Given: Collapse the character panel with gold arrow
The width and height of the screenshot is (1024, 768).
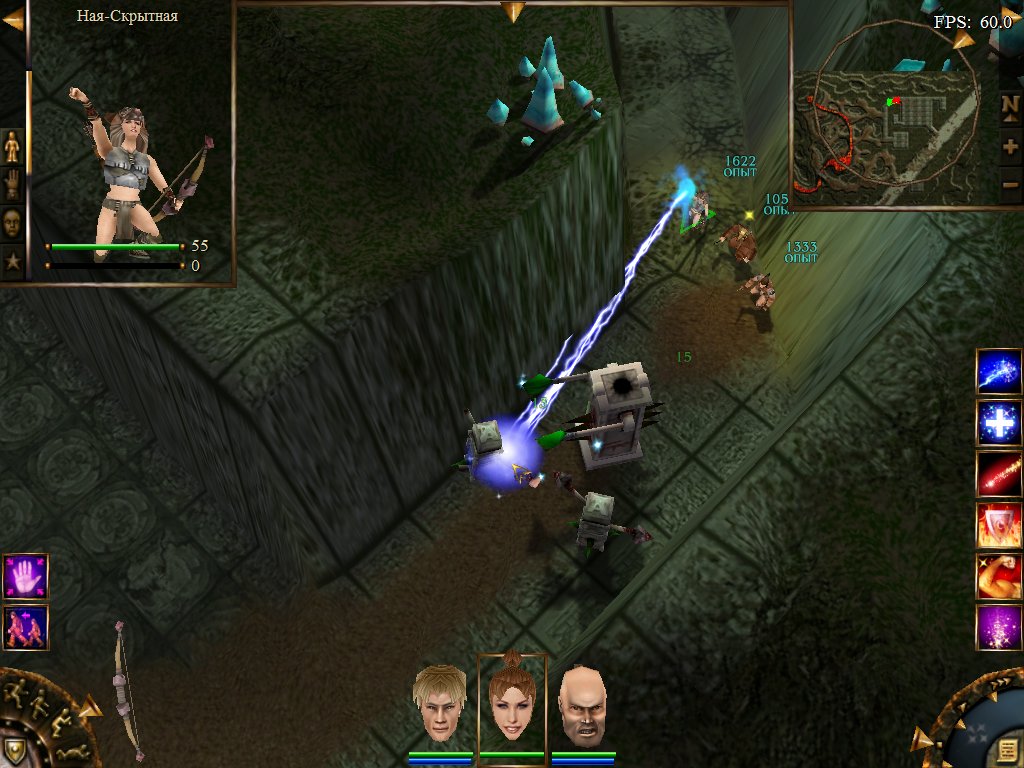Looking at the screenshot, I should click(x=13, y=17).
